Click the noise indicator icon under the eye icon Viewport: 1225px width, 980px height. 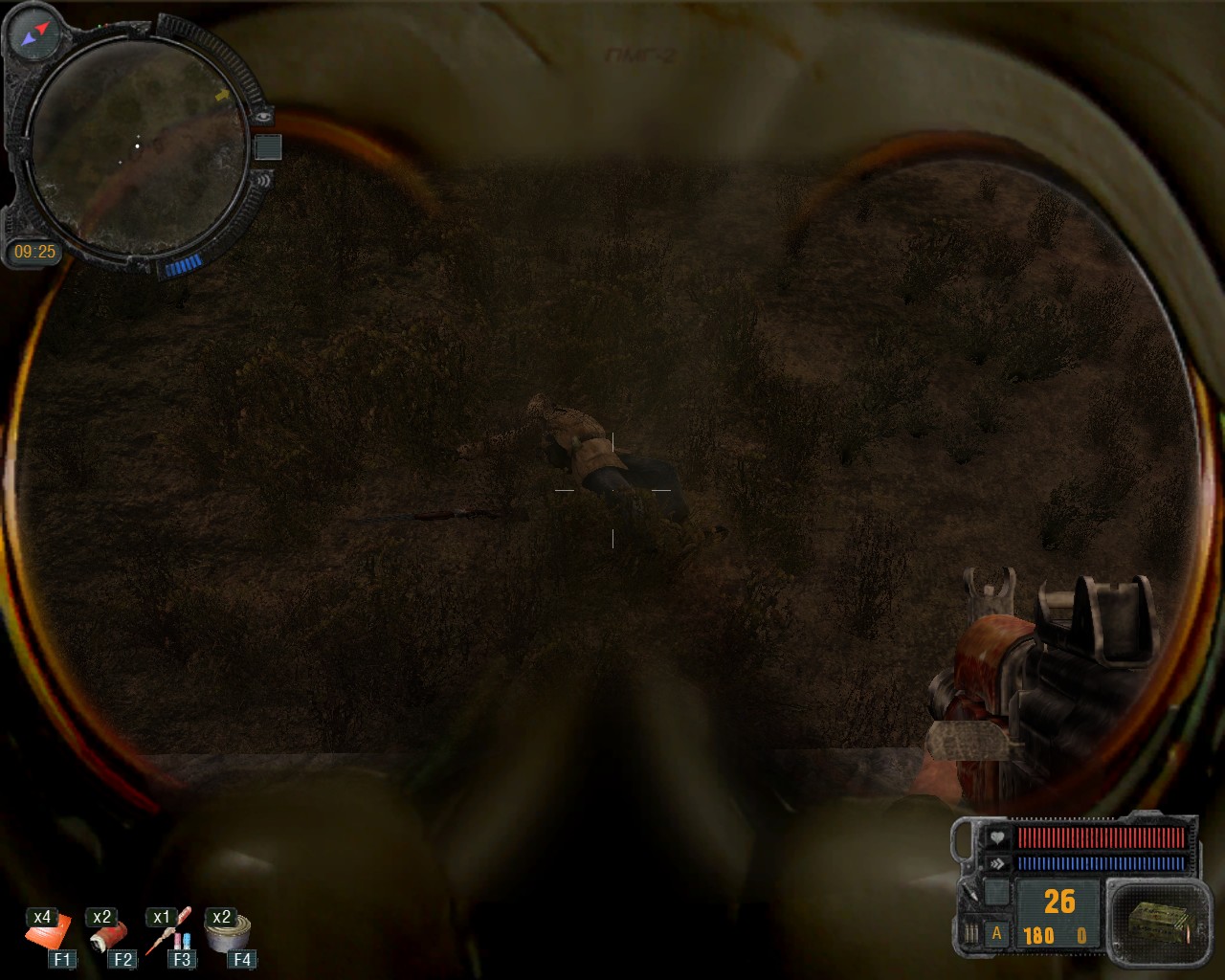pos(264,182)
